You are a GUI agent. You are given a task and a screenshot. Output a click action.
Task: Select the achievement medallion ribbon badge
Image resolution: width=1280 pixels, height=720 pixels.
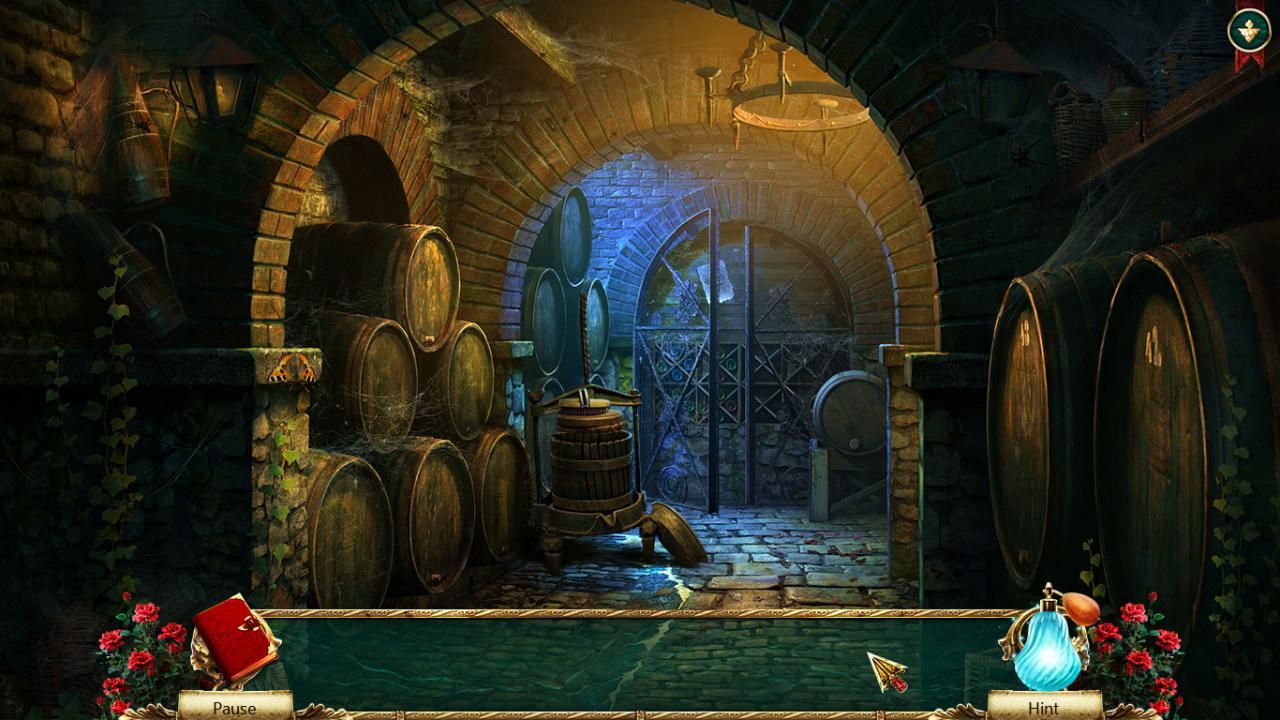[1247, 28]
